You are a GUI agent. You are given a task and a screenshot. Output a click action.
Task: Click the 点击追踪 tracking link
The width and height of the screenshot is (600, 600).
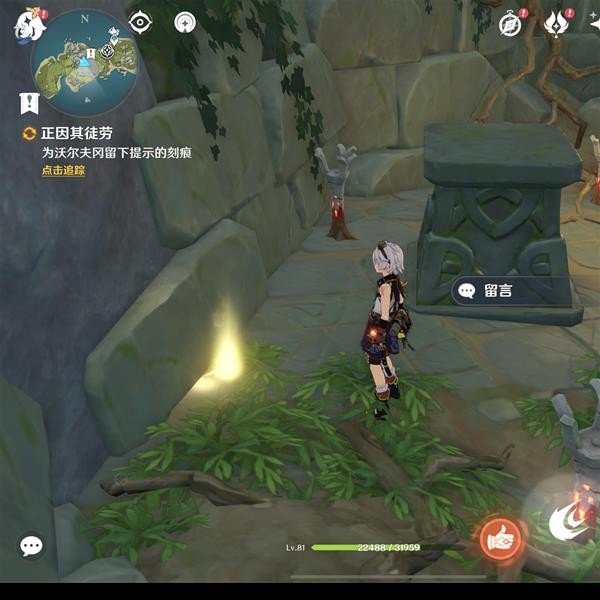tap(63, 171)
